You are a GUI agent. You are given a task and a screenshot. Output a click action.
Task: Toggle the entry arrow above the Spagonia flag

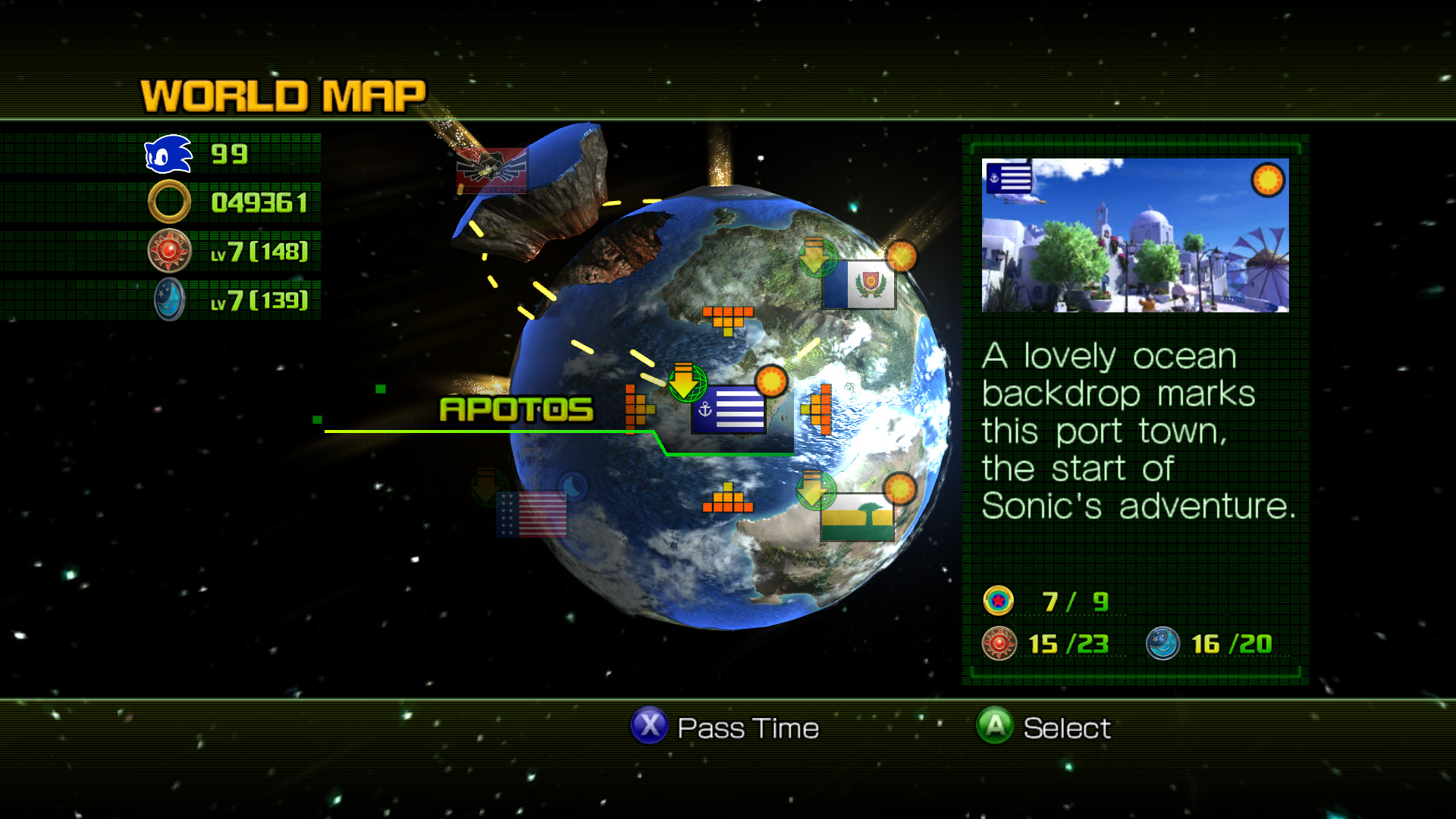[x=817, y=256]
